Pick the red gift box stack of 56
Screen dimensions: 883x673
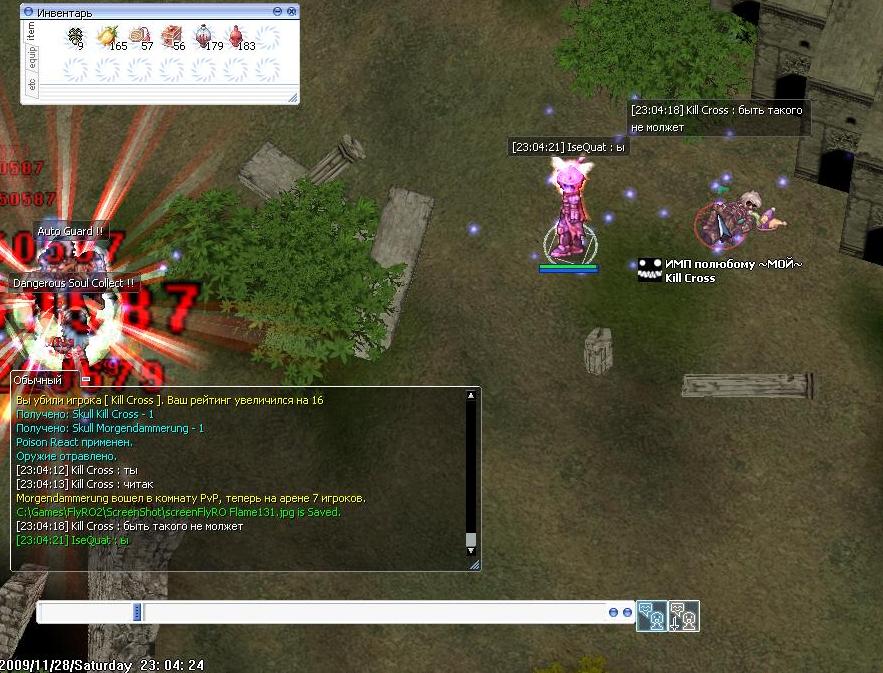pos(171,37)
